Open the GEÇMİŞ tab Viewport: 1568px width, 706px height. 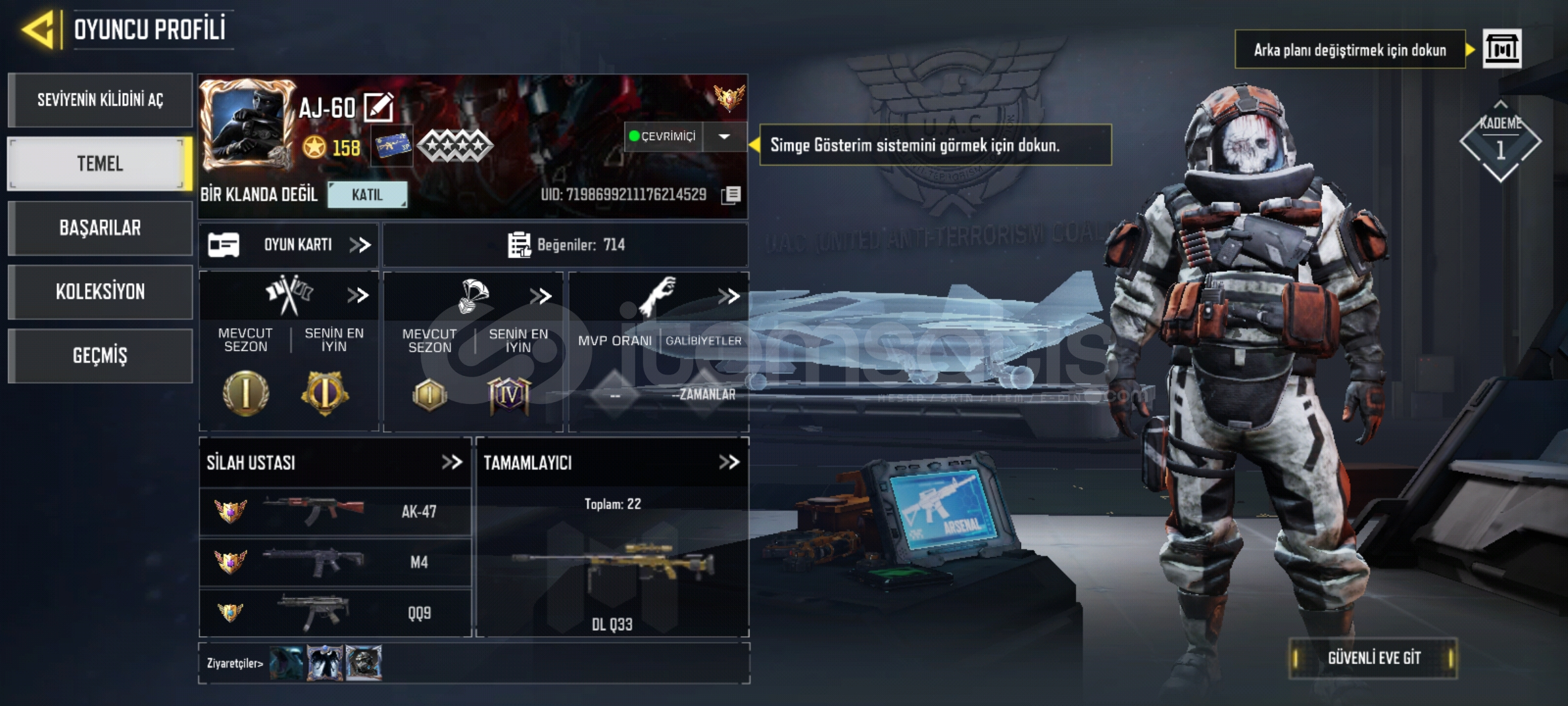tap(99, 355)
